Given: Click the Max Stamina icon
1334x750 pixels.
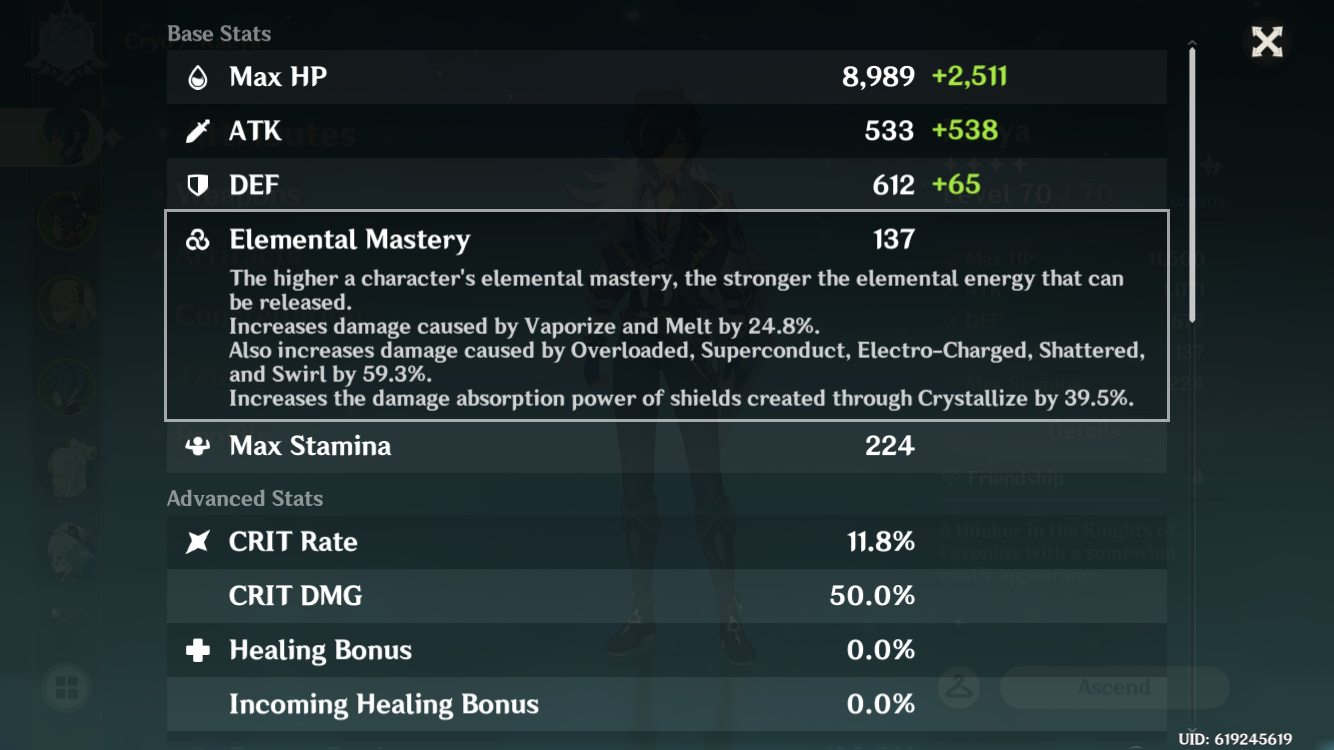Looking at the screenshot, I should point(198,446).
